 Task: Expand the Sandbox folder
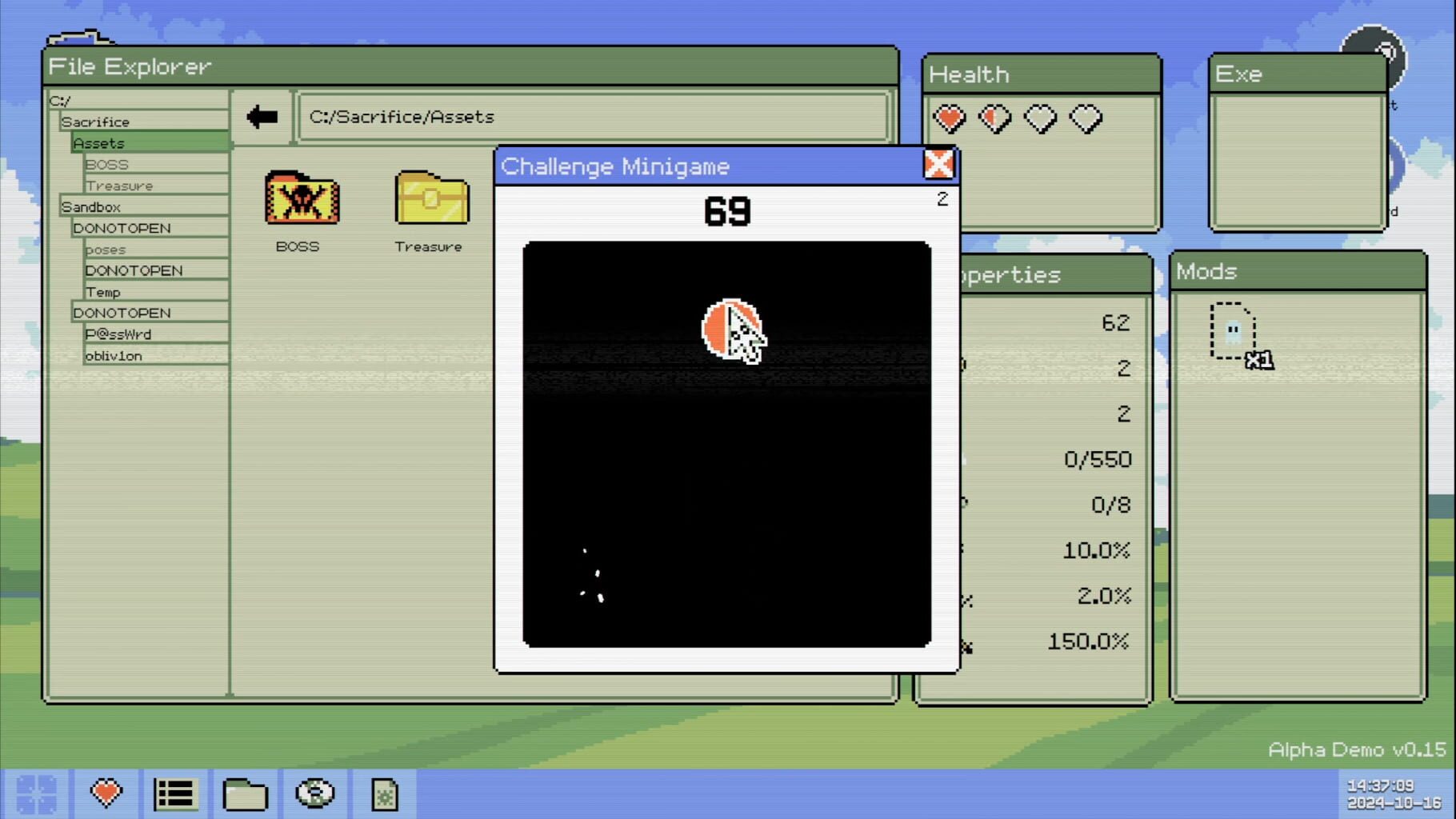90,206
